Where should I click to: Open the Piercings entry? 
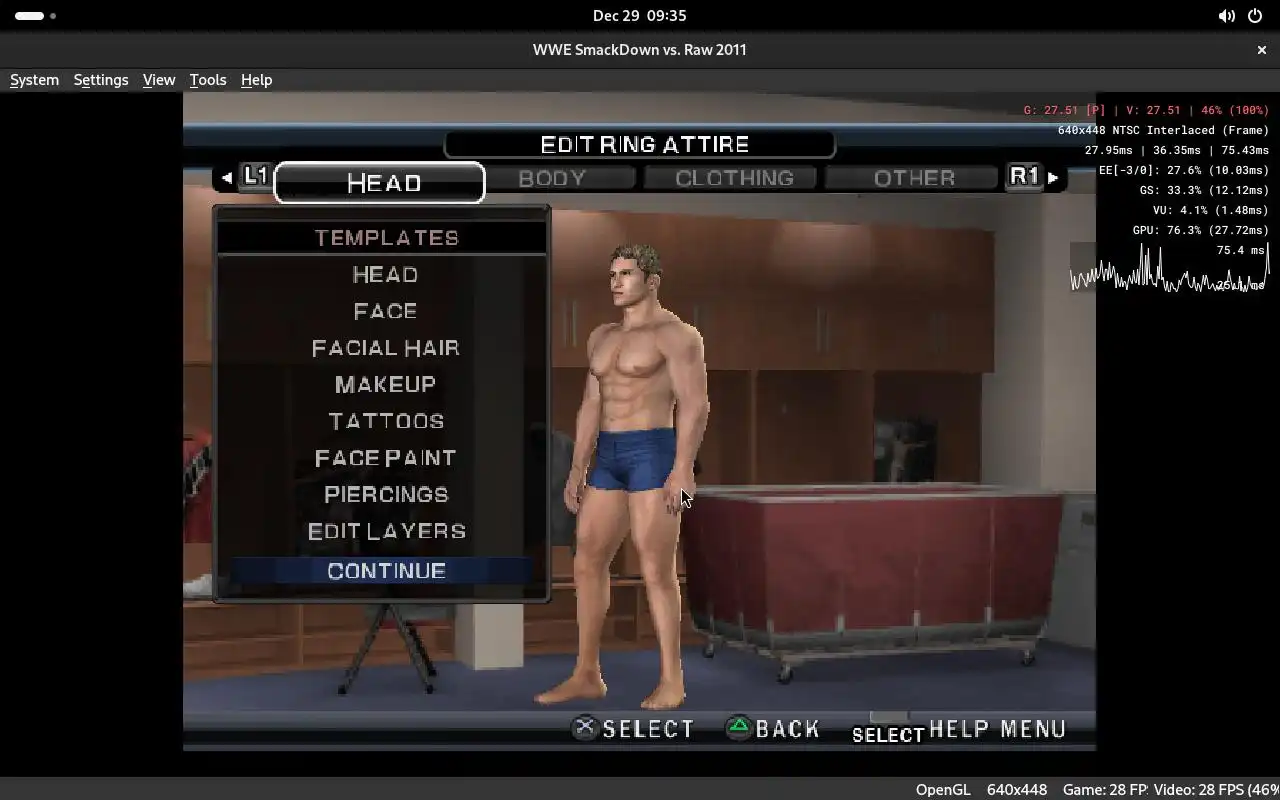(385, 495)
